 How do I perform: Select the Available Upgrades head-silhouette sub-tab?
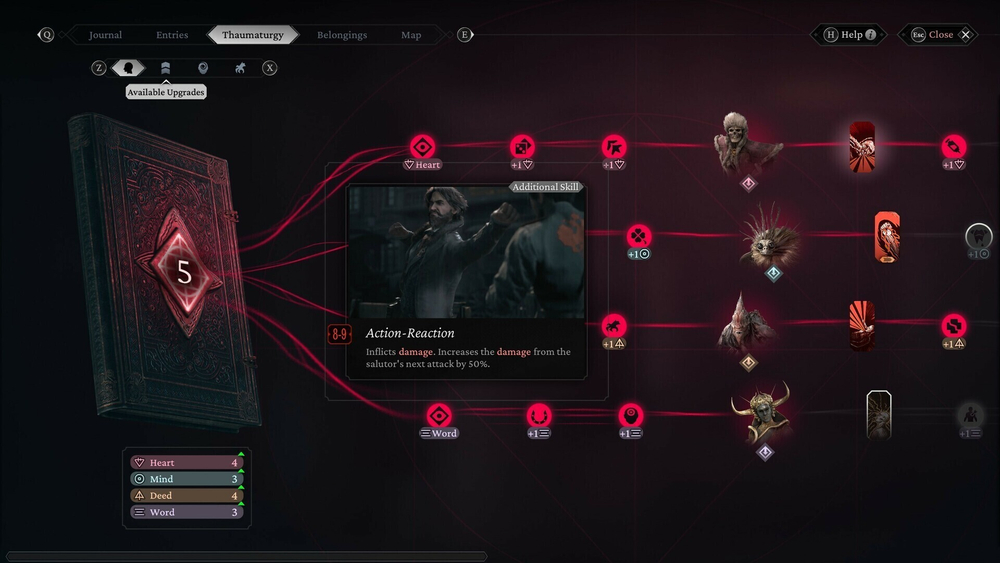(128, 68)
